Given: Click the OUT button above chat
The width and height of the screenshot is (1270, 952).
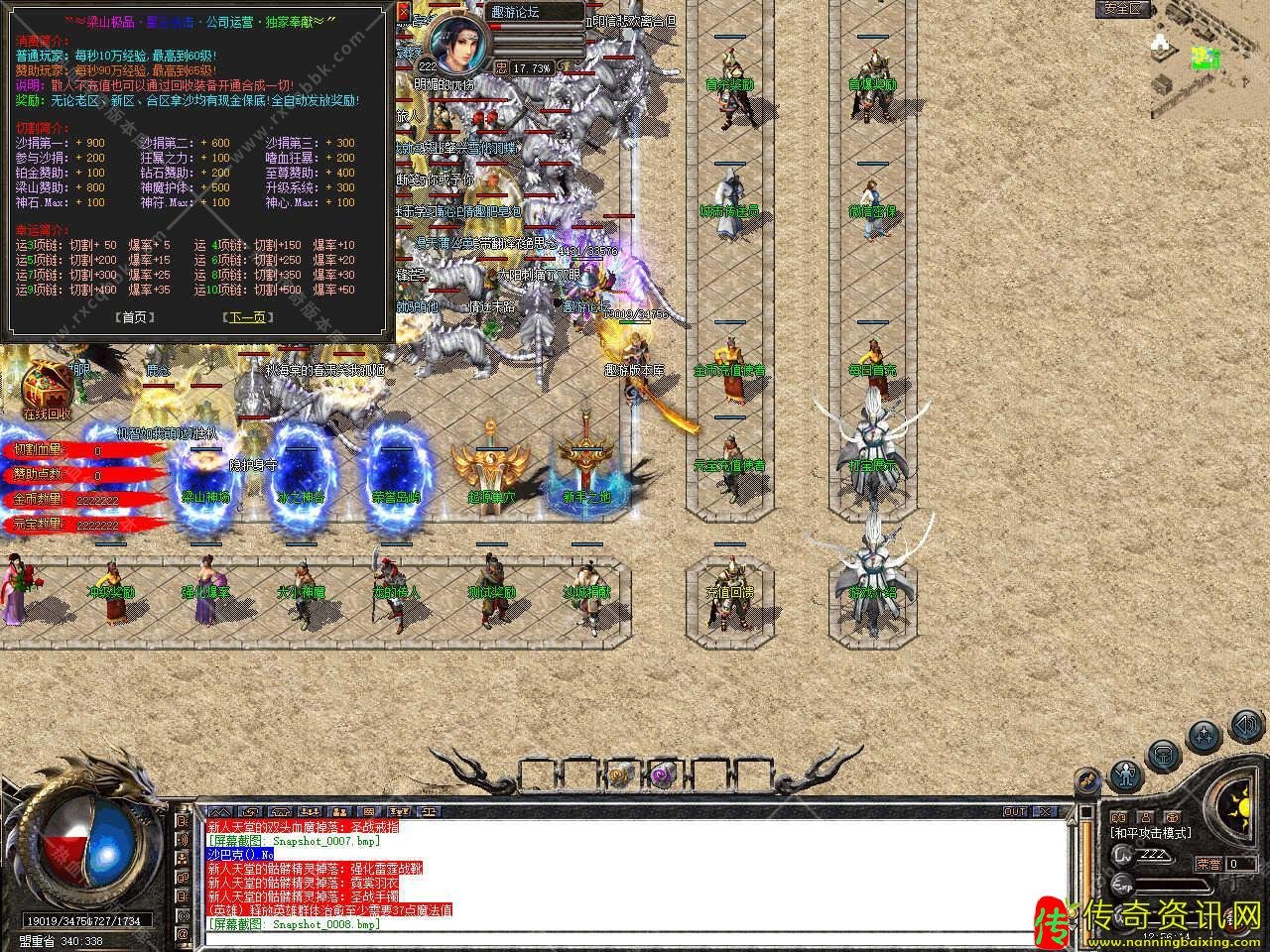Looking at the screenshot, I should coord(1014,811).
